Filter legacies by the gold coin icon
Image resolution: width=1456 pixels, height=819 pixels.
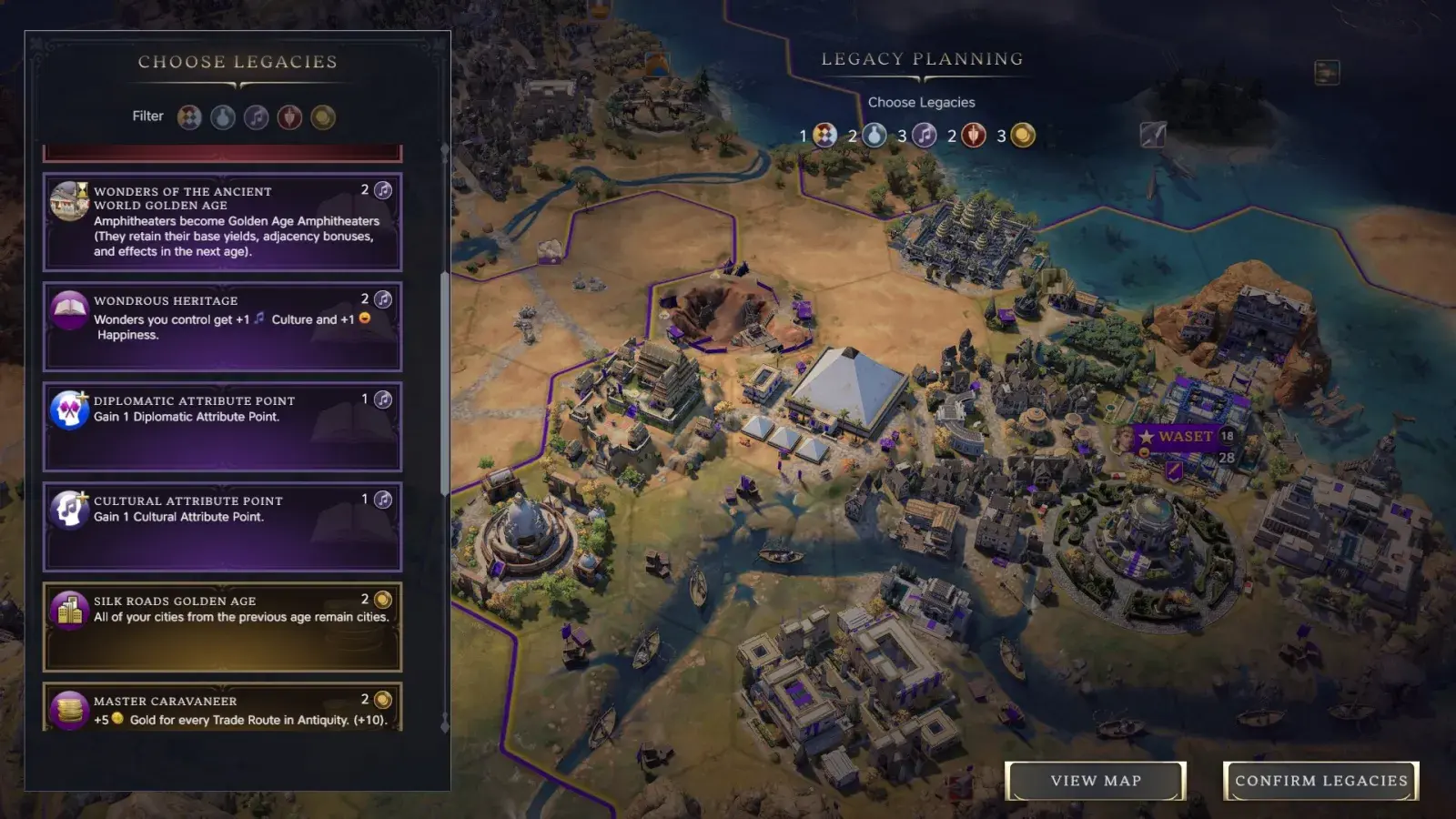tap(323, 116)
